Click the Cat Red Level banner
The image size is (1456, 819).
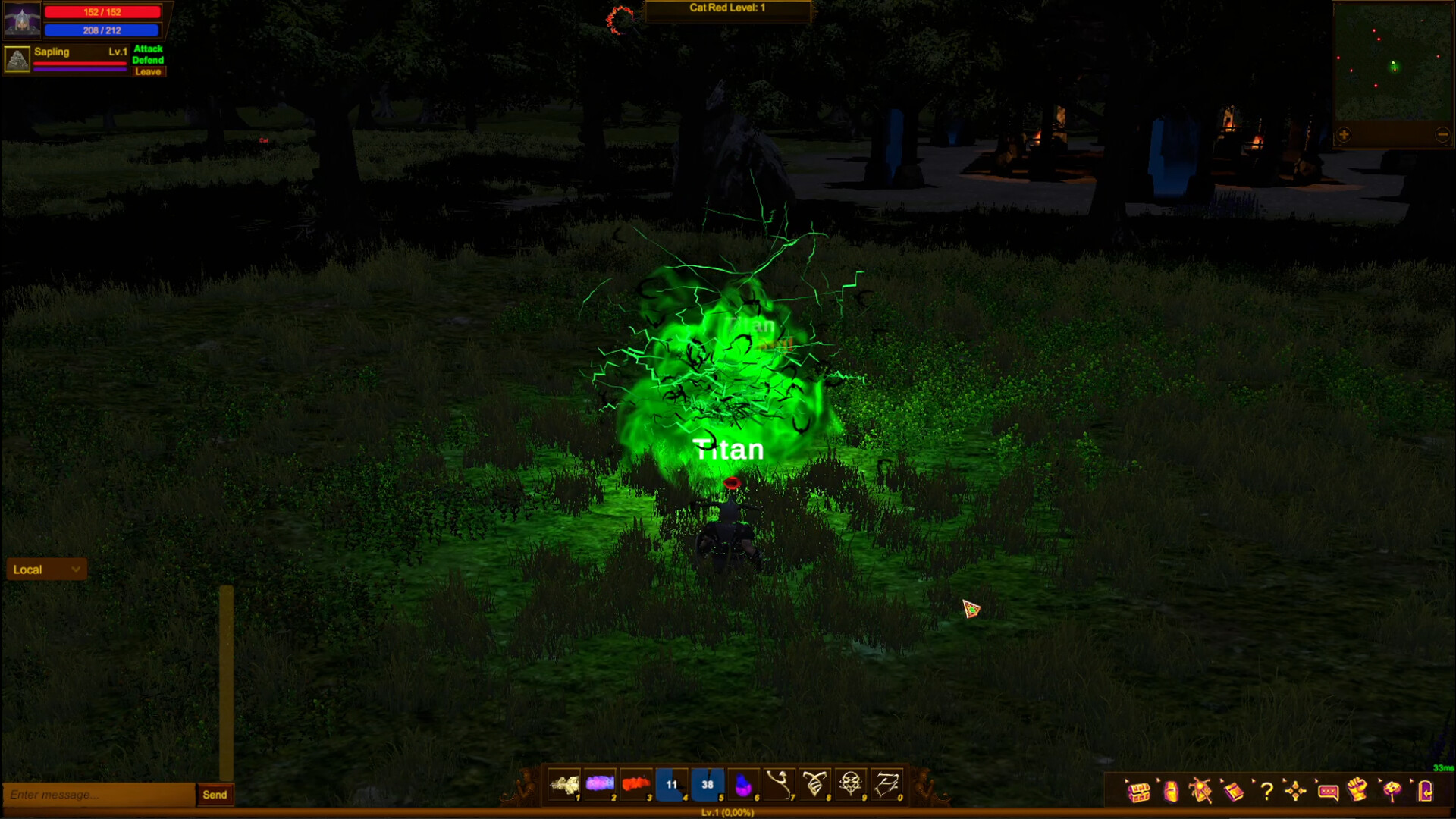tap(726, 10)
